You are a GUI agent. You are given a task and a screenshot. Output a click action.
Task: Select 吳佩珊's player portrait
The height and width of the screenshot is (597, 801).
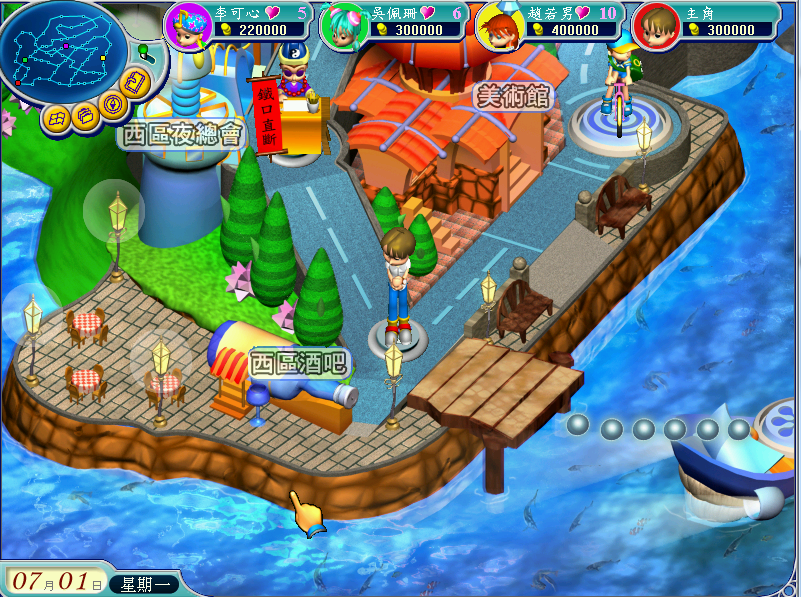(340, 24)
